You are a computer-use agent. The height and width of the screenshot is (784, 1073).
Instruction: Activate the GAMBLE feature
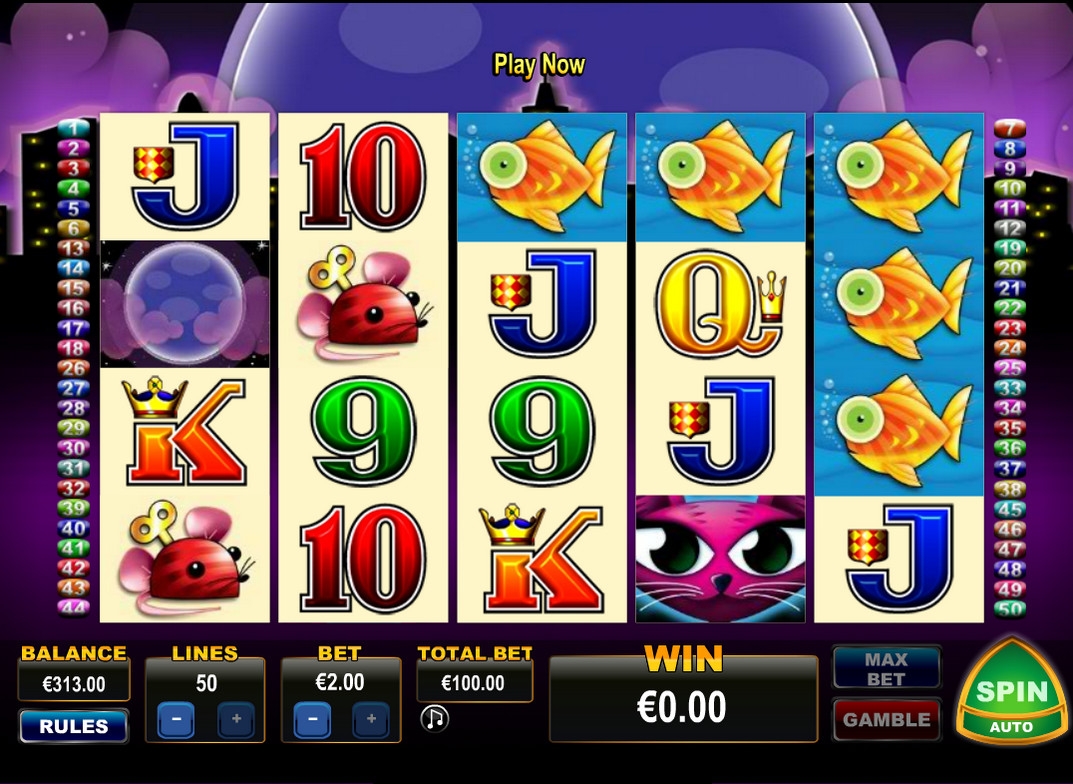pos(886,719)
